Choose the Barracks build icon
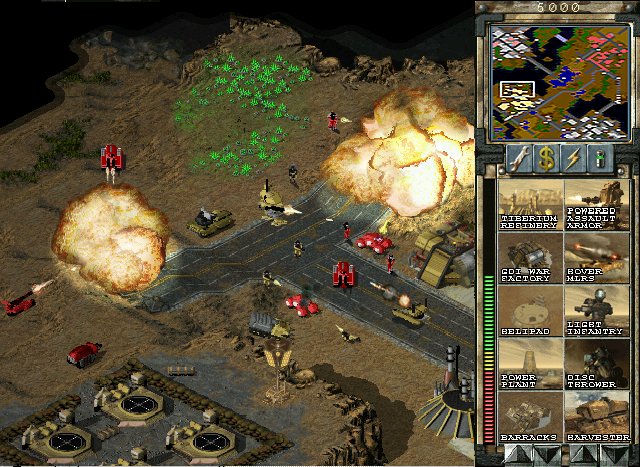Screen dimensions: 640x467 point(530,417)
